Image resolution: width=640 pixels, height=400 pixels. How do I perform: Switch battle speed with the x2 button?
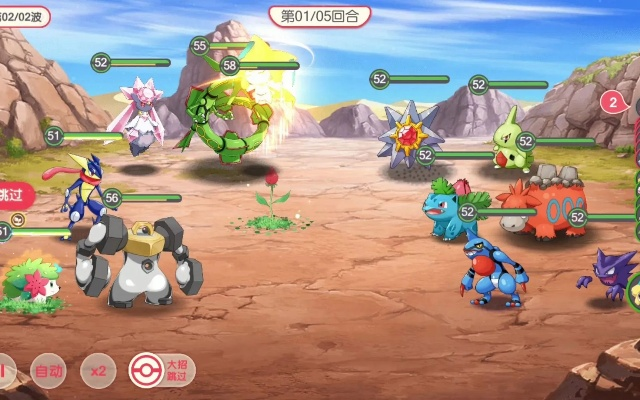point(97,371)
